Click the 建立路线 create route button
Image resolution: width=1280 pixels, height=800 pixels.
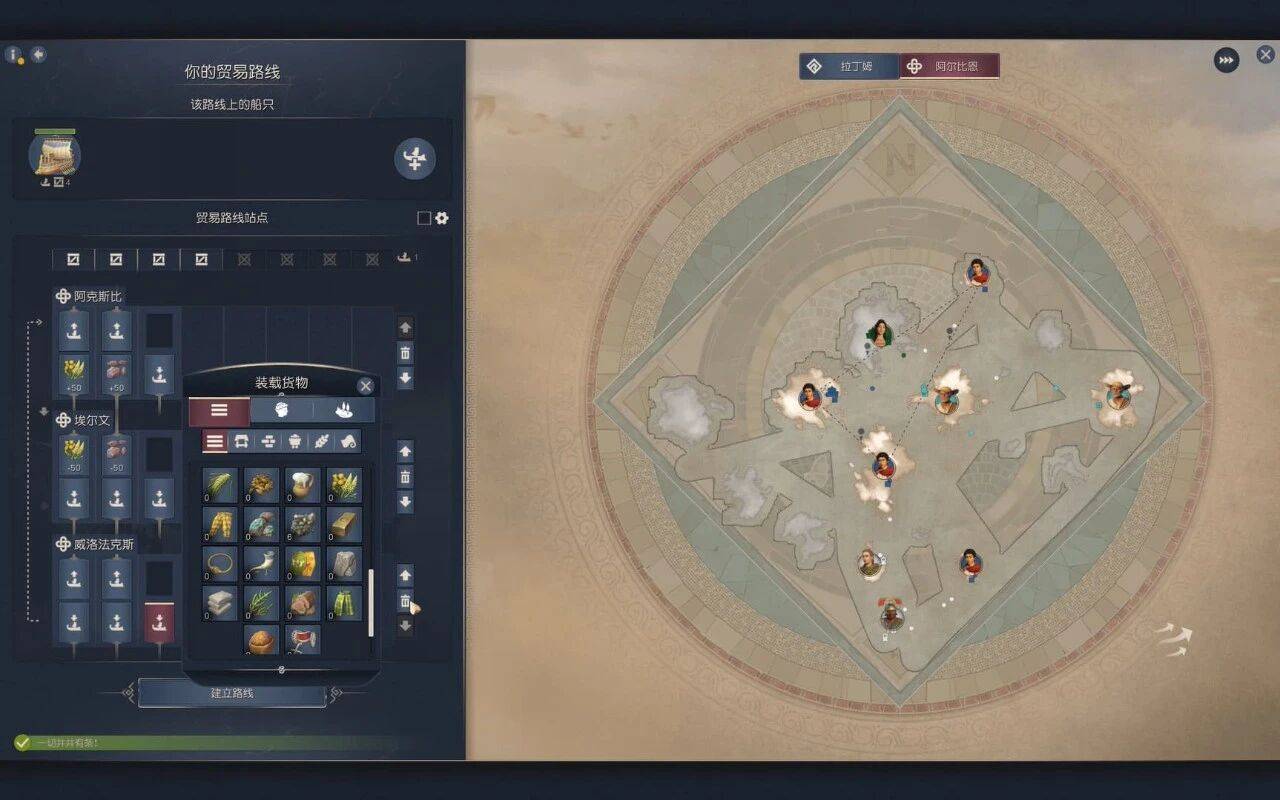click(x=232, y=693)
